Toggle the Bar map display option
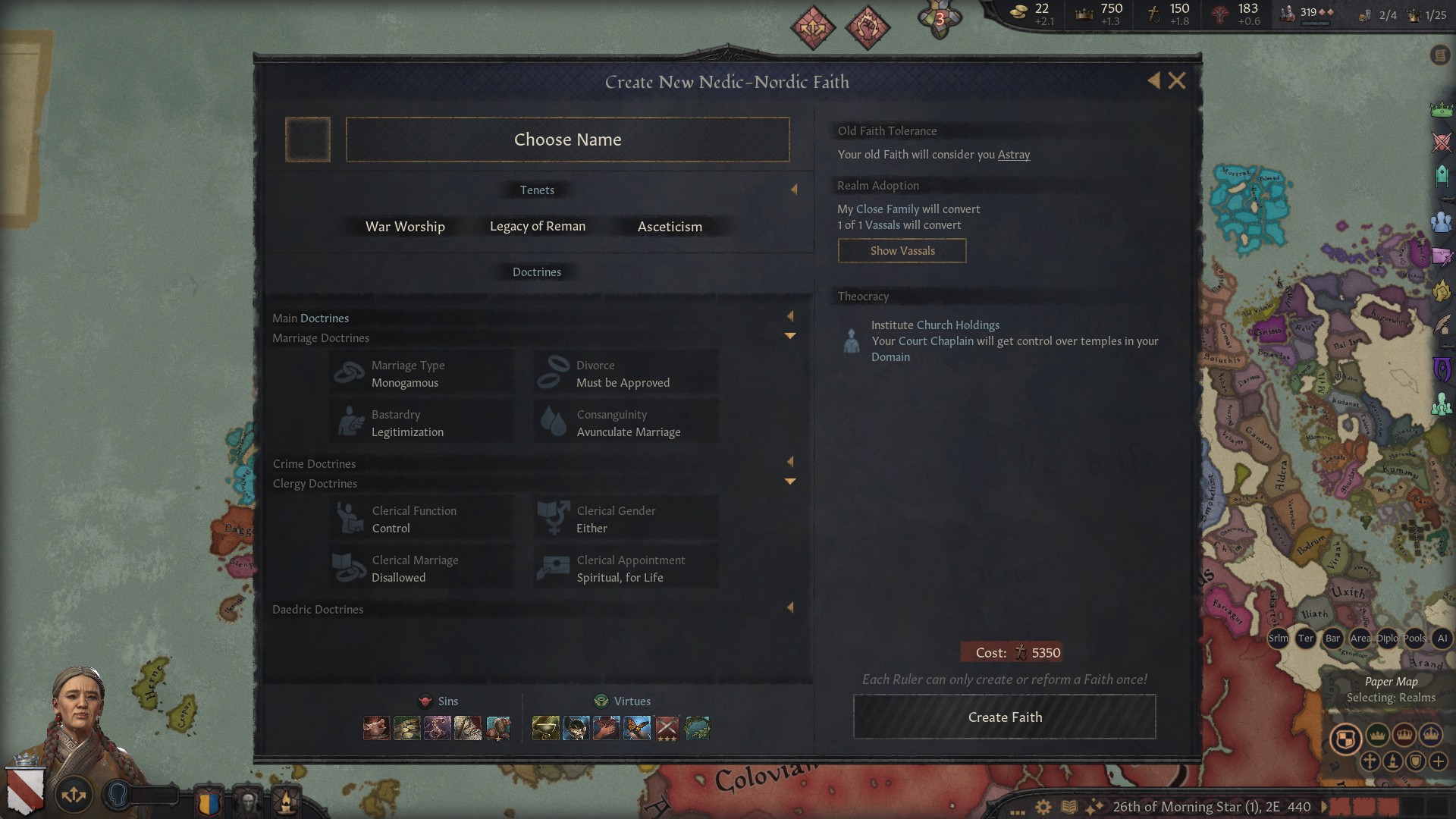This screenshot has width=1456, height=819. click(x=1332, y=638)
